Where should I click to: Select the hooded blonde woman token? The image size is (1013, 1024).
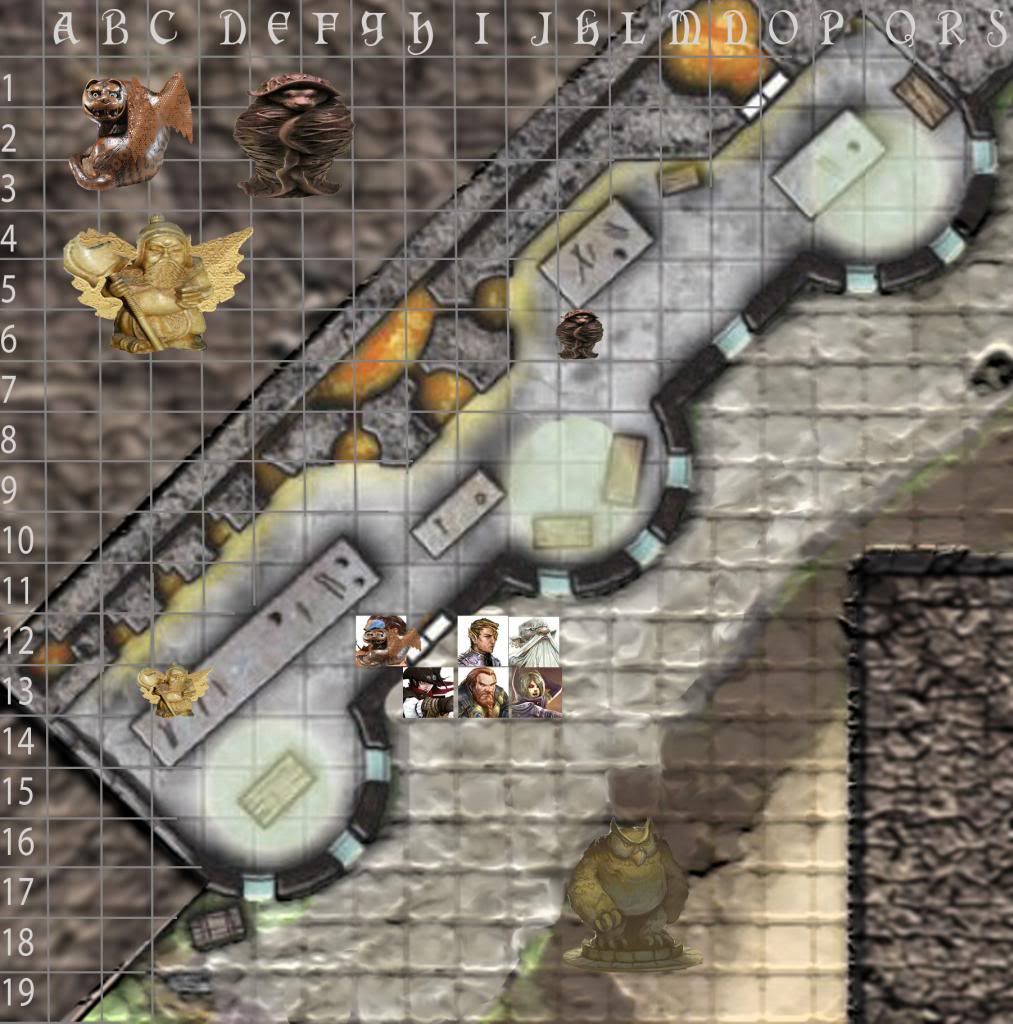coord(535,692)
